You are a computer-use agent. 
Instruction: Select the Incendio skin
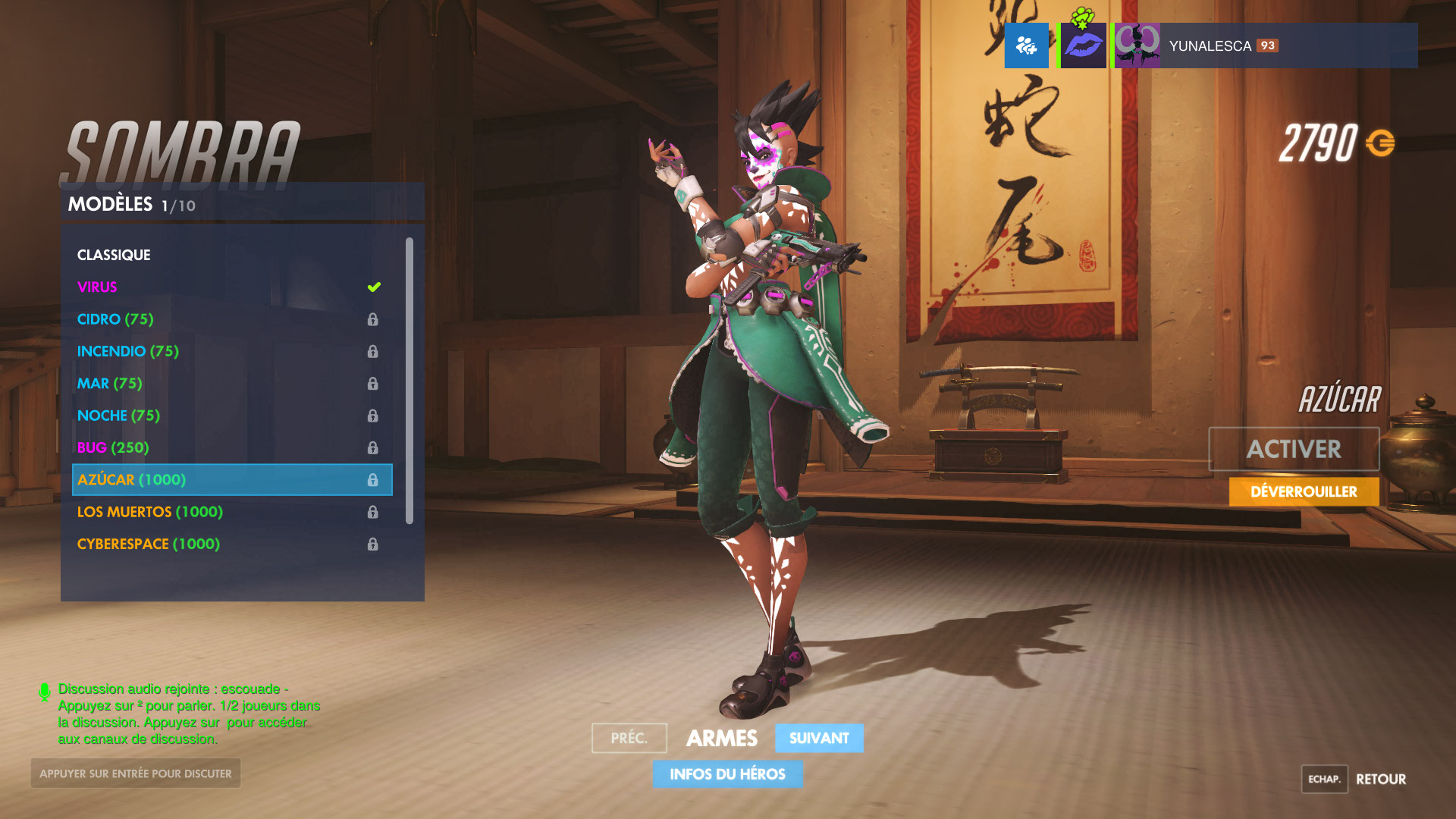127,351
